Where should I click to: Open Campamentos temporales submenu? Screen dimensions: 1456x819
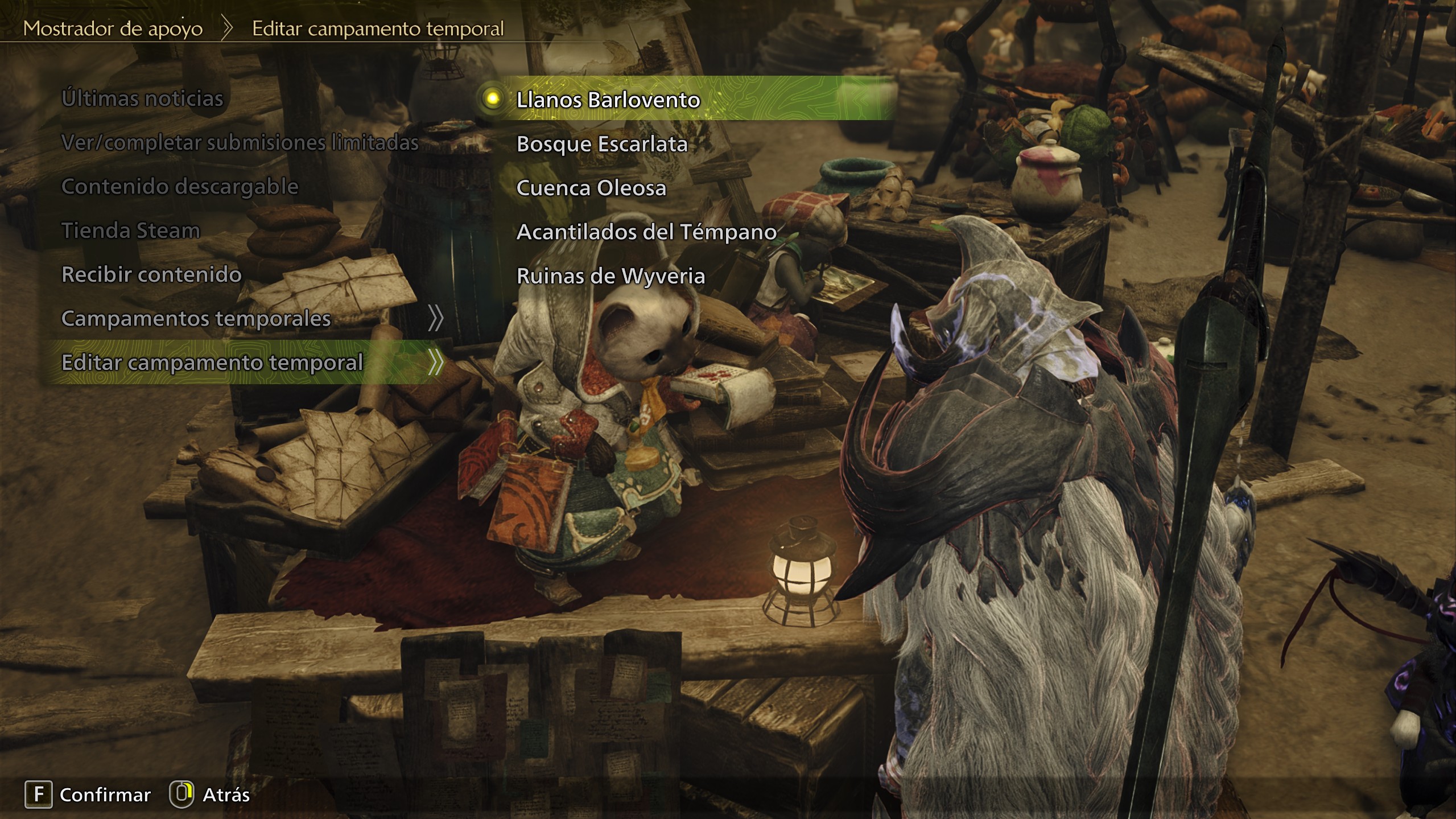(x=196, y=318)
